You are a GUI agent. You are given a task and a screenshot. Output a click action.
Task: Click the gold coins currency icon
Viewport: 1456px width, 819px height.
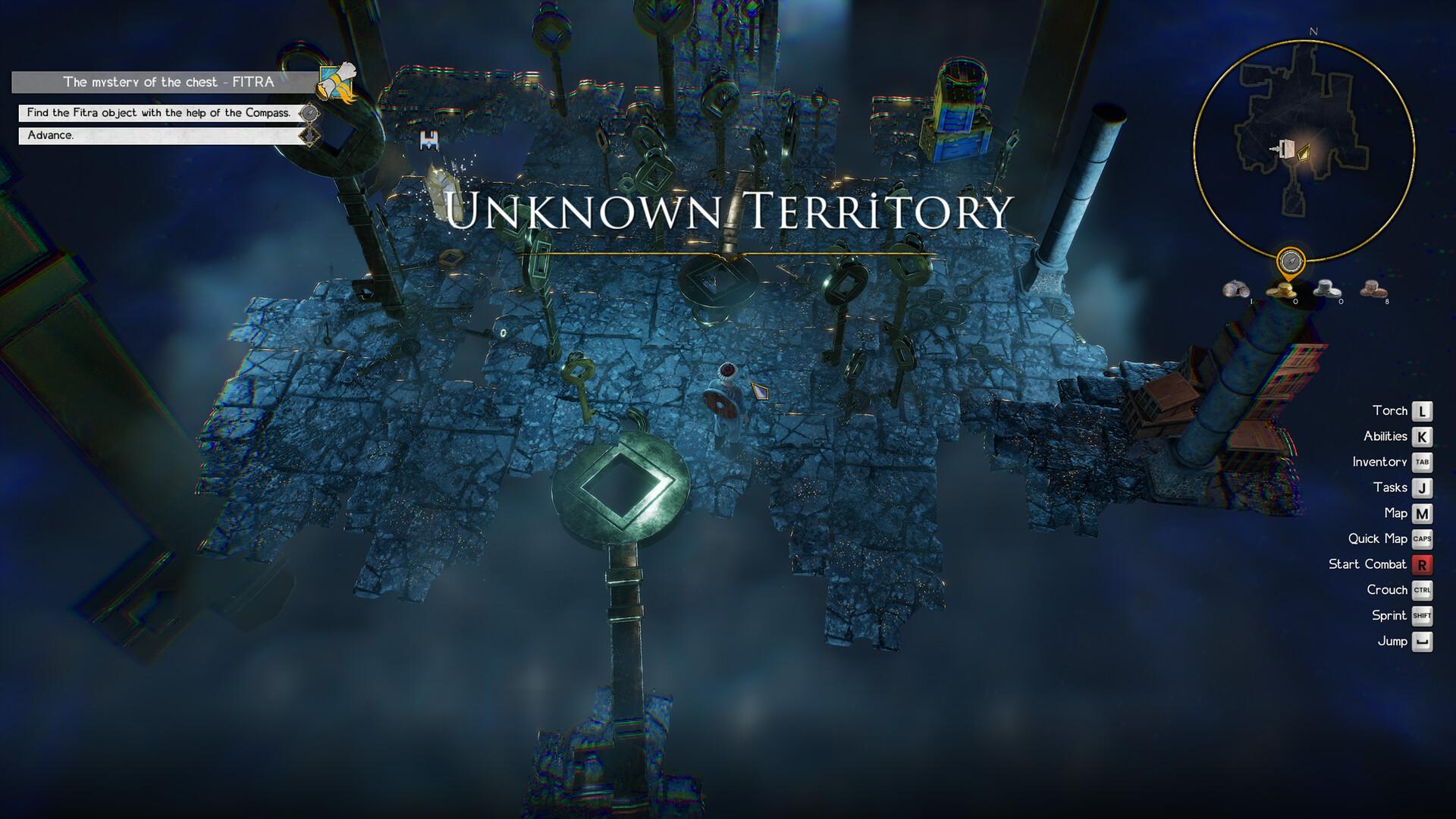[x=1282, y=290]
